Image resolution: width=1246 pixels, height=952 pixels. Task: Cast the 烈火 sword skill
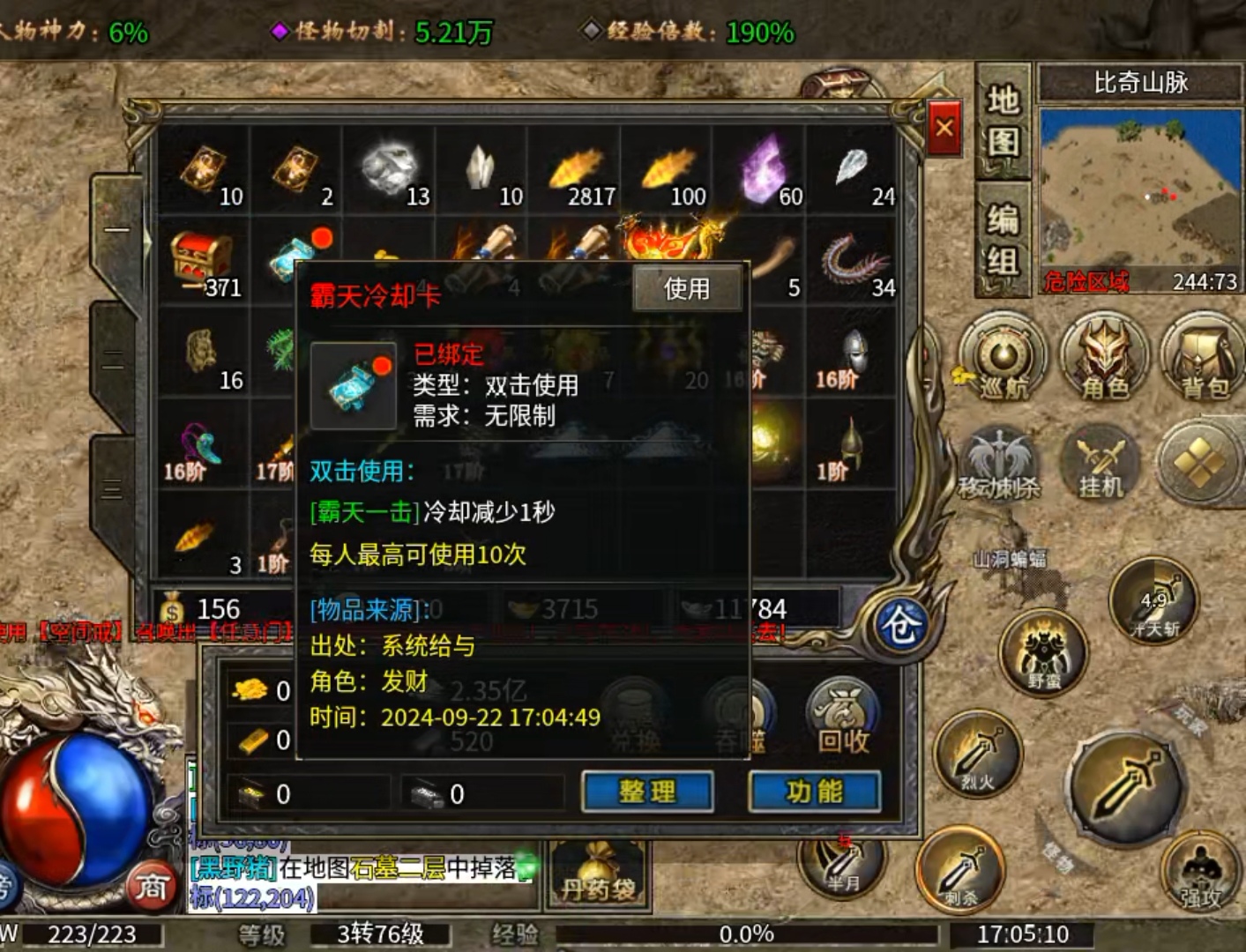tap(978, 754)
